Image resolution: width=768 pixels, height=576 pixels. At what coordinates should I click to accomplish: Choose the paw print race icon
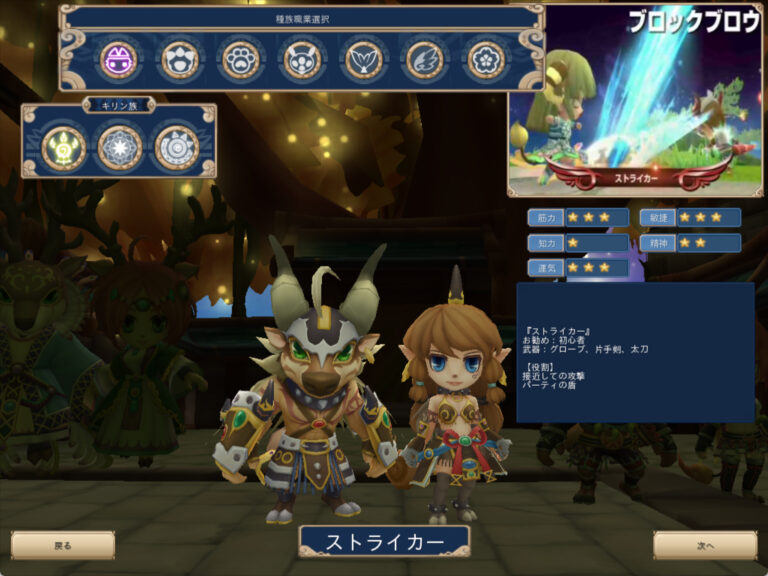[241, 60]
